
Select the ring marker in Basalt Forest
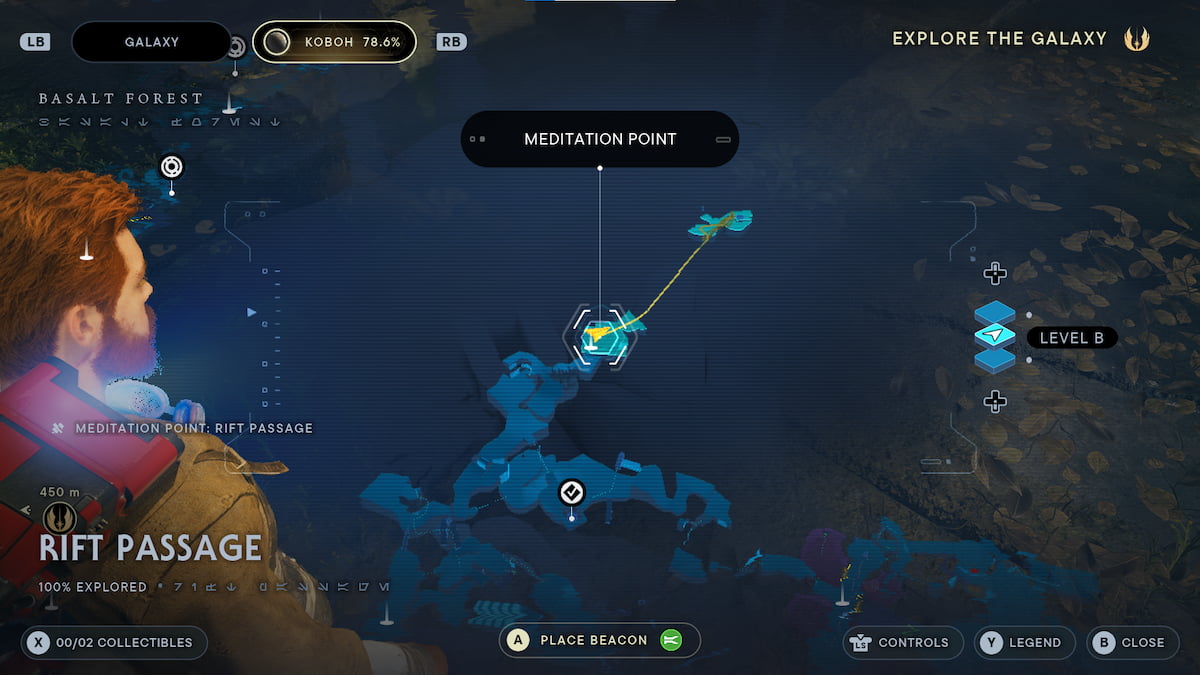coord(171,166)
